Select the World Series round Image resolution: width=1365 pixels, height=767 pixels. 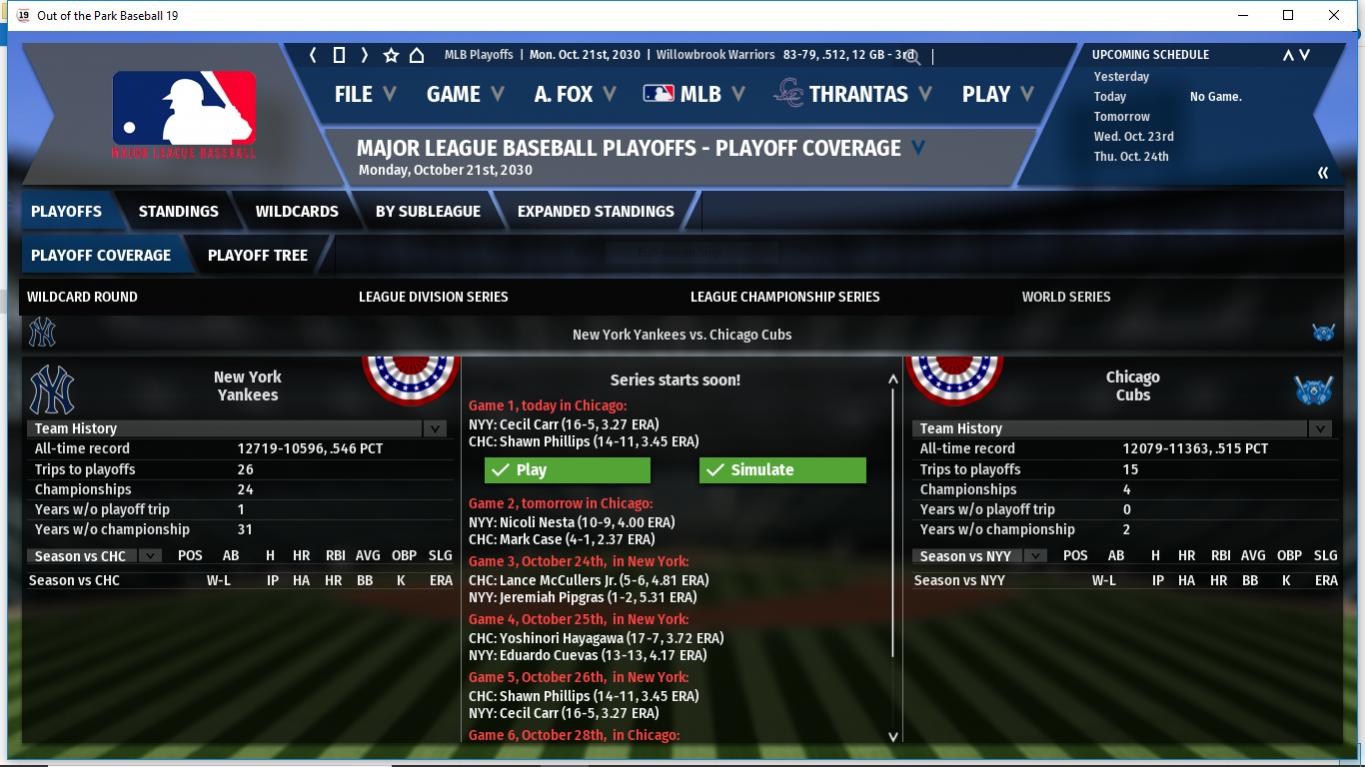pyautogui.click(x=1066, y=297)
